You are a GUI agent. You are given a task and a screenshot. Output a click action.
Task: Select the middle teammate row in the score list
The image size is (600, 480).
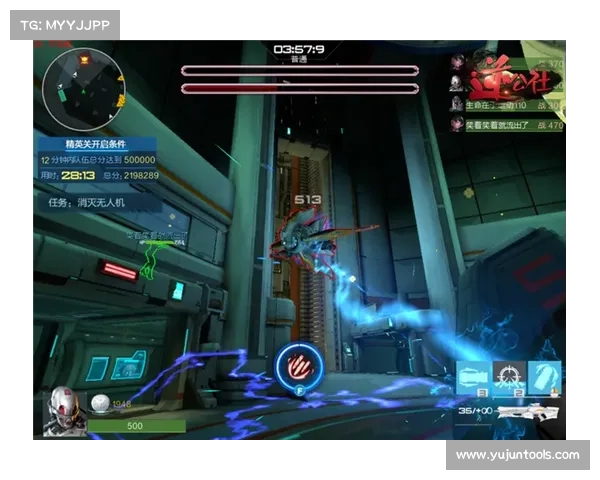pos(507,103)
